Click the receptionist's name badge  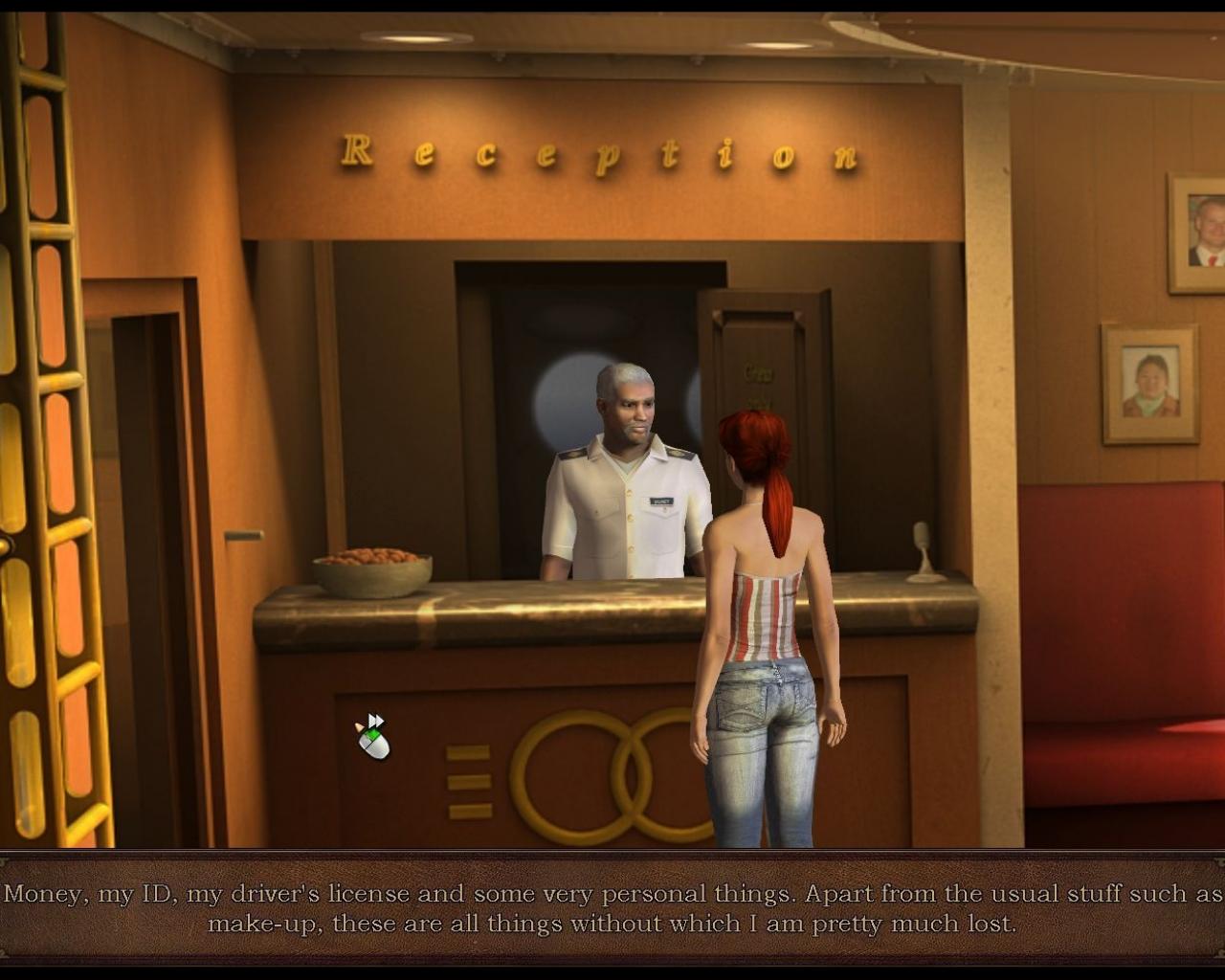pyautogui.click(x=660, y=500)
